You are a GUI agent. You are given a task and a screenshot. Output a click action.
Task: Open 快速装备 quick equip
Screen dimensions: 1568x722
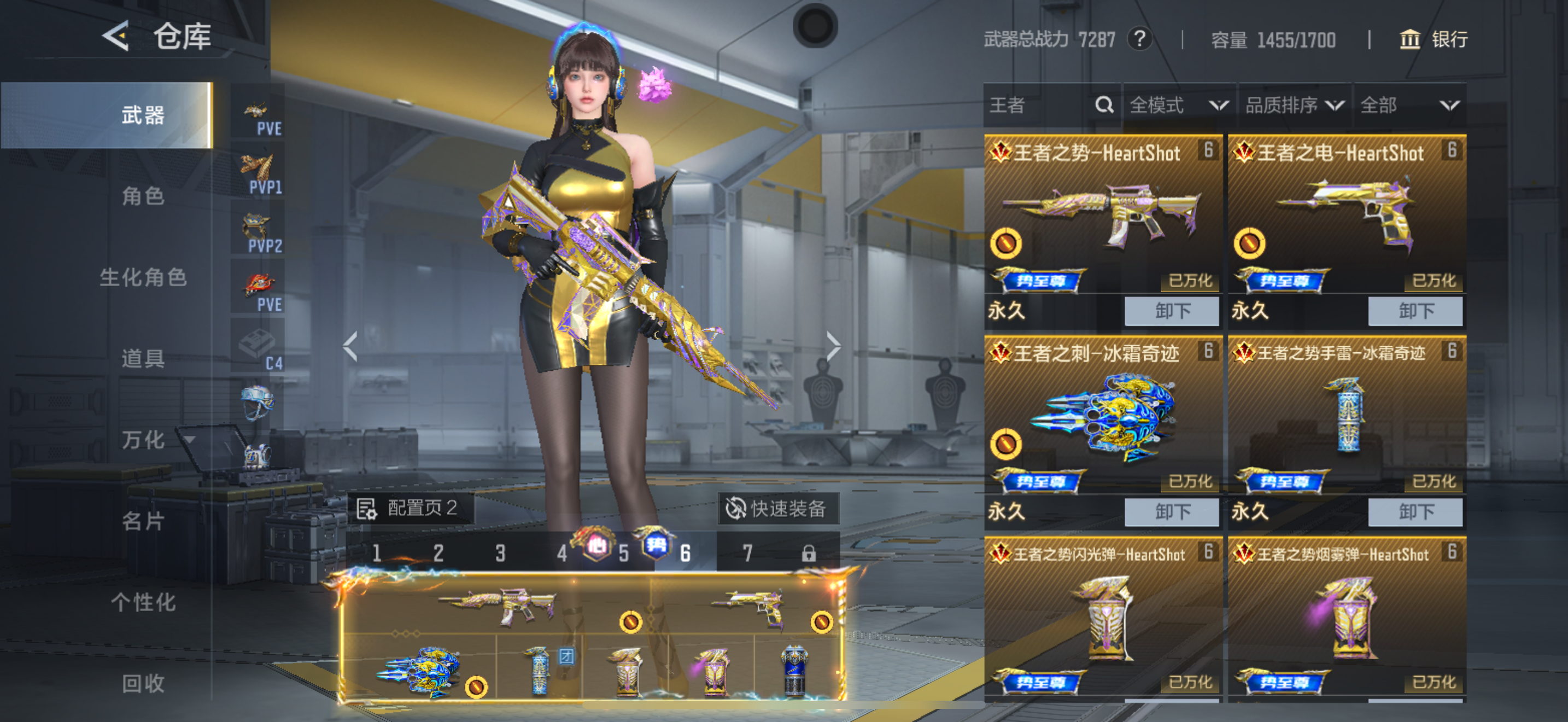779,508
